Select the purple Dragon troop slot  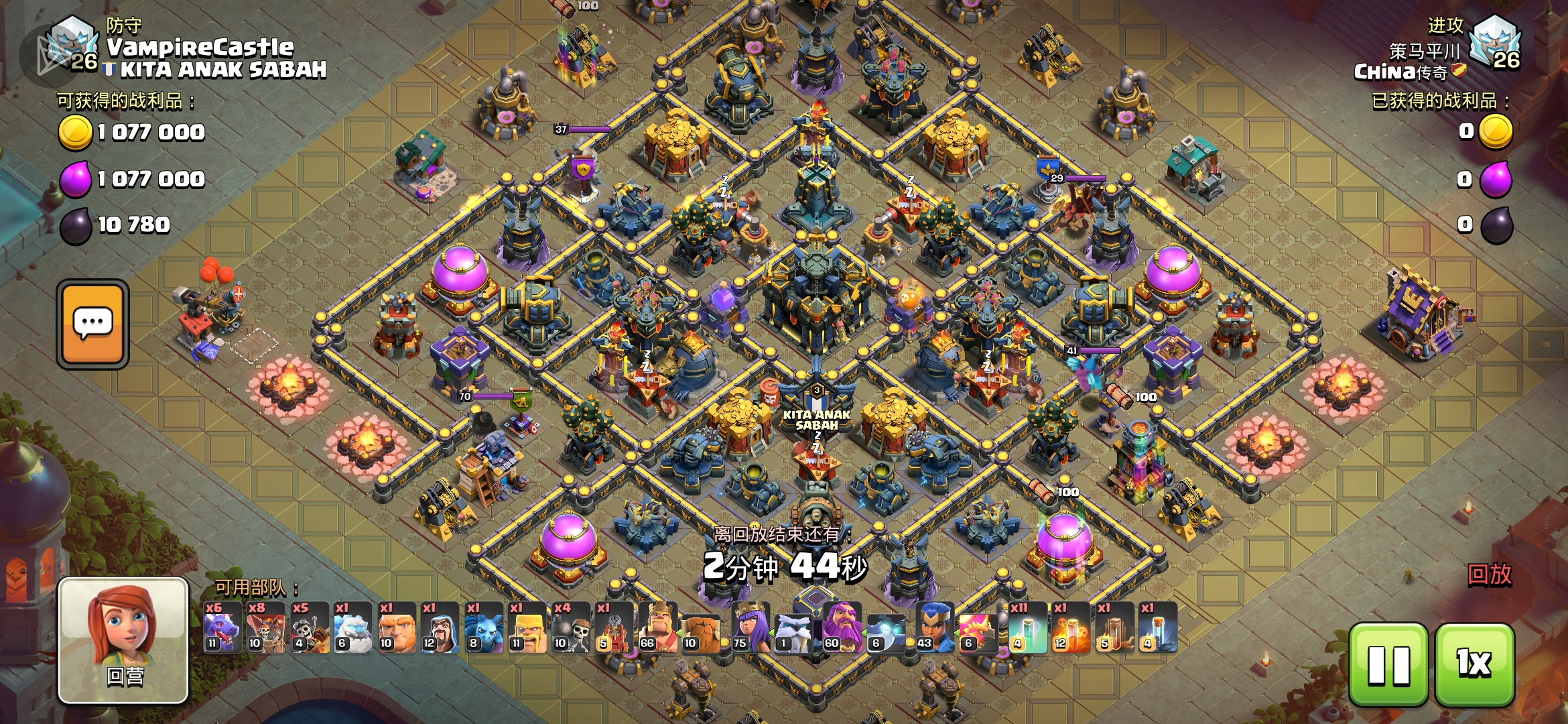222,627
